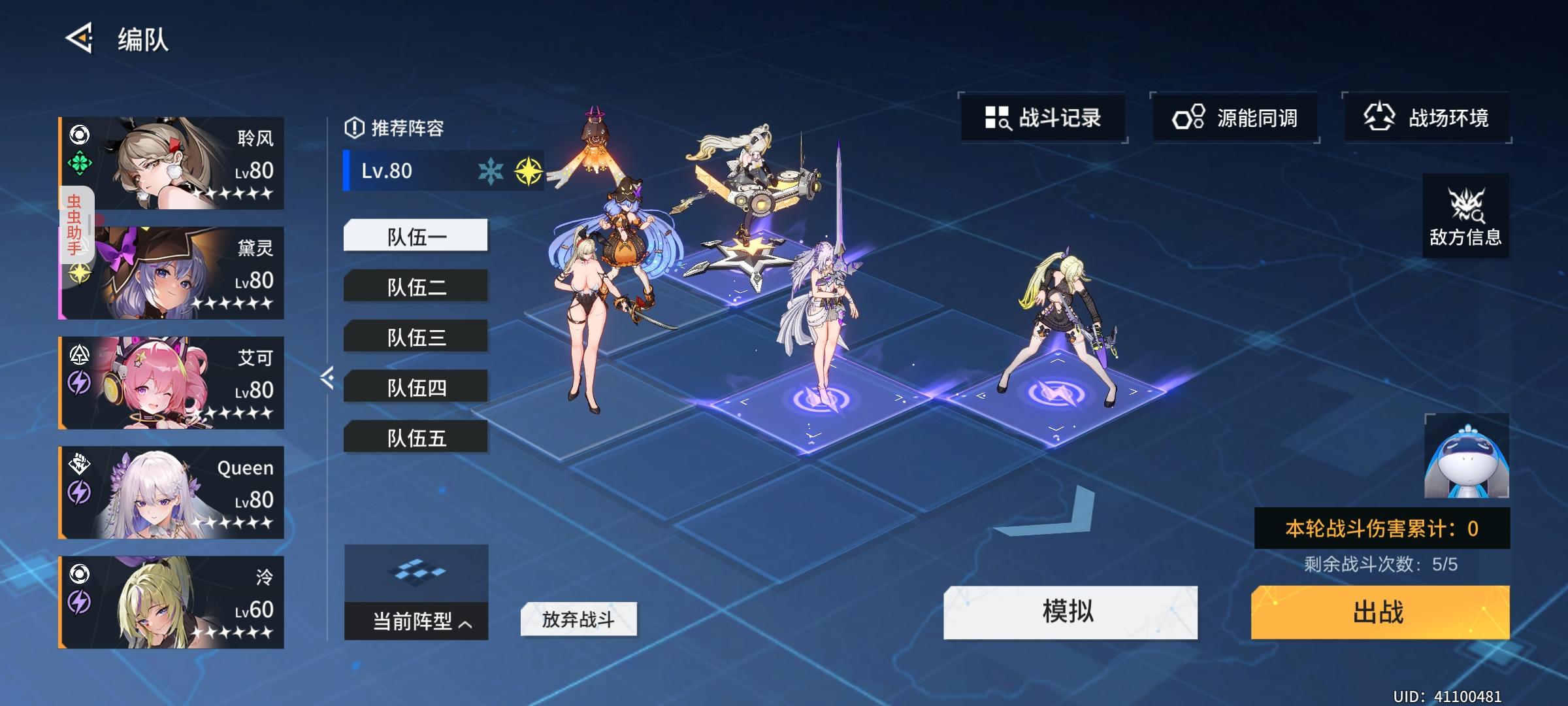Select the 队伍五 team tab
This screenshot has height=706, width=1568.
[x=416, y=439]
